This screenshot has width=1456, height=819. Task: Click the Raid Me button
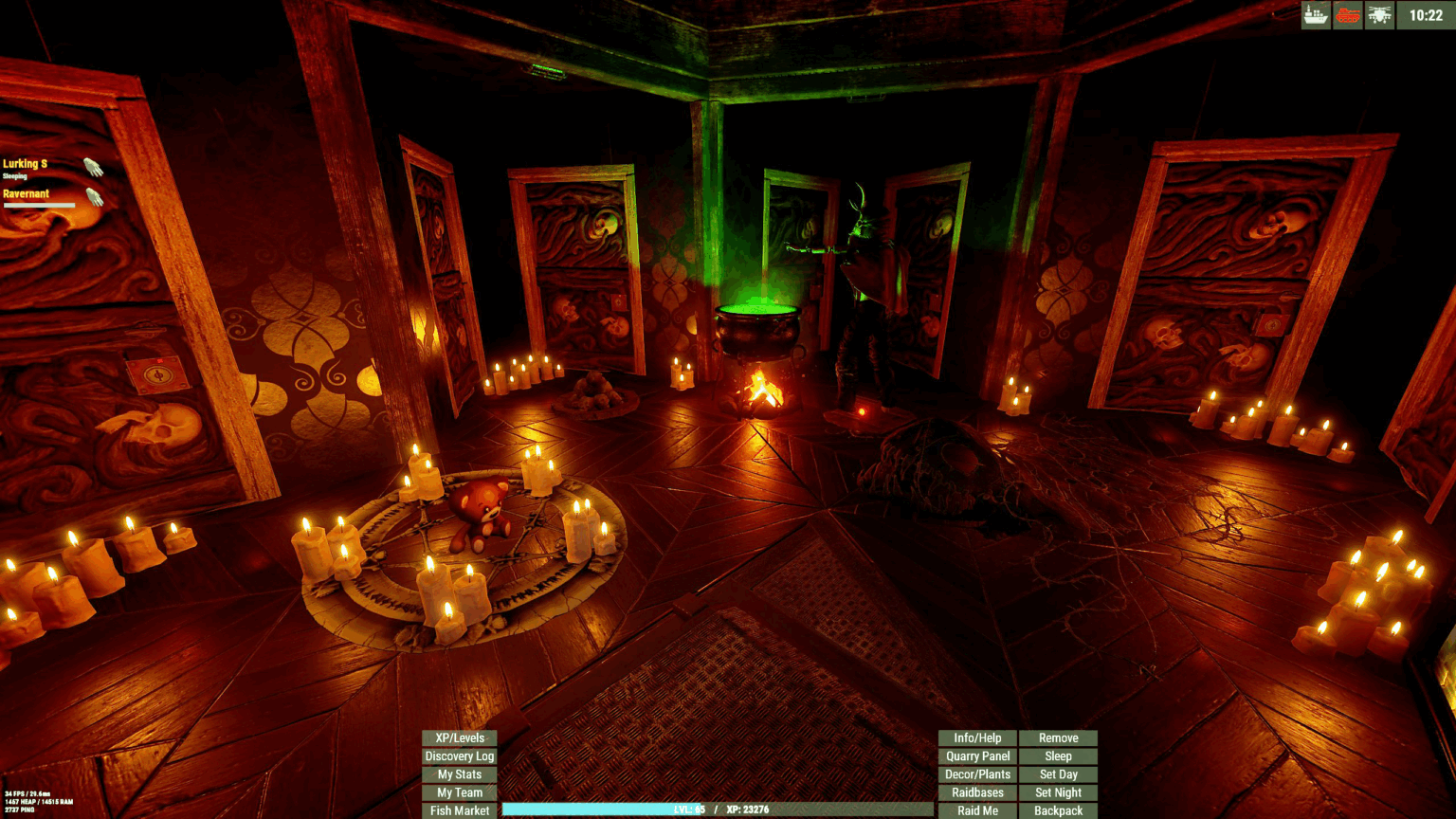click(977, 810)
